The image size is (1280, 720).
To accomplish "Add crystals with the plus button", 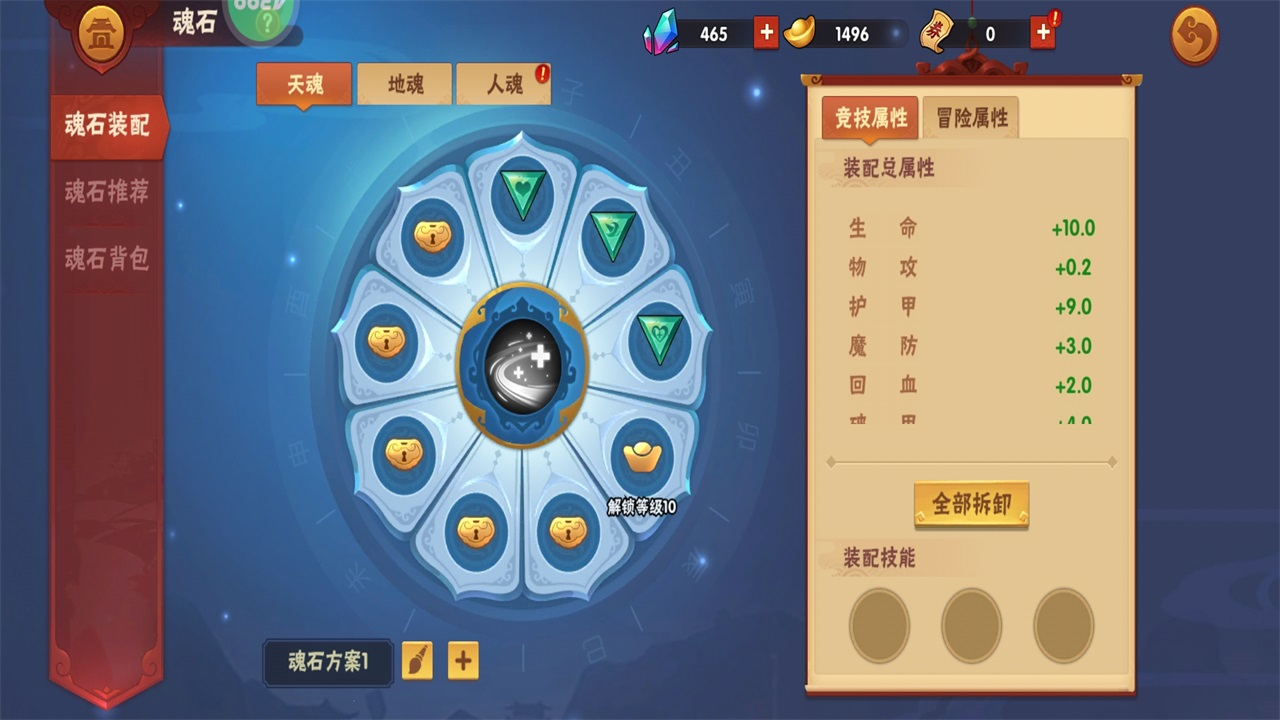I will tap(766, 33).
